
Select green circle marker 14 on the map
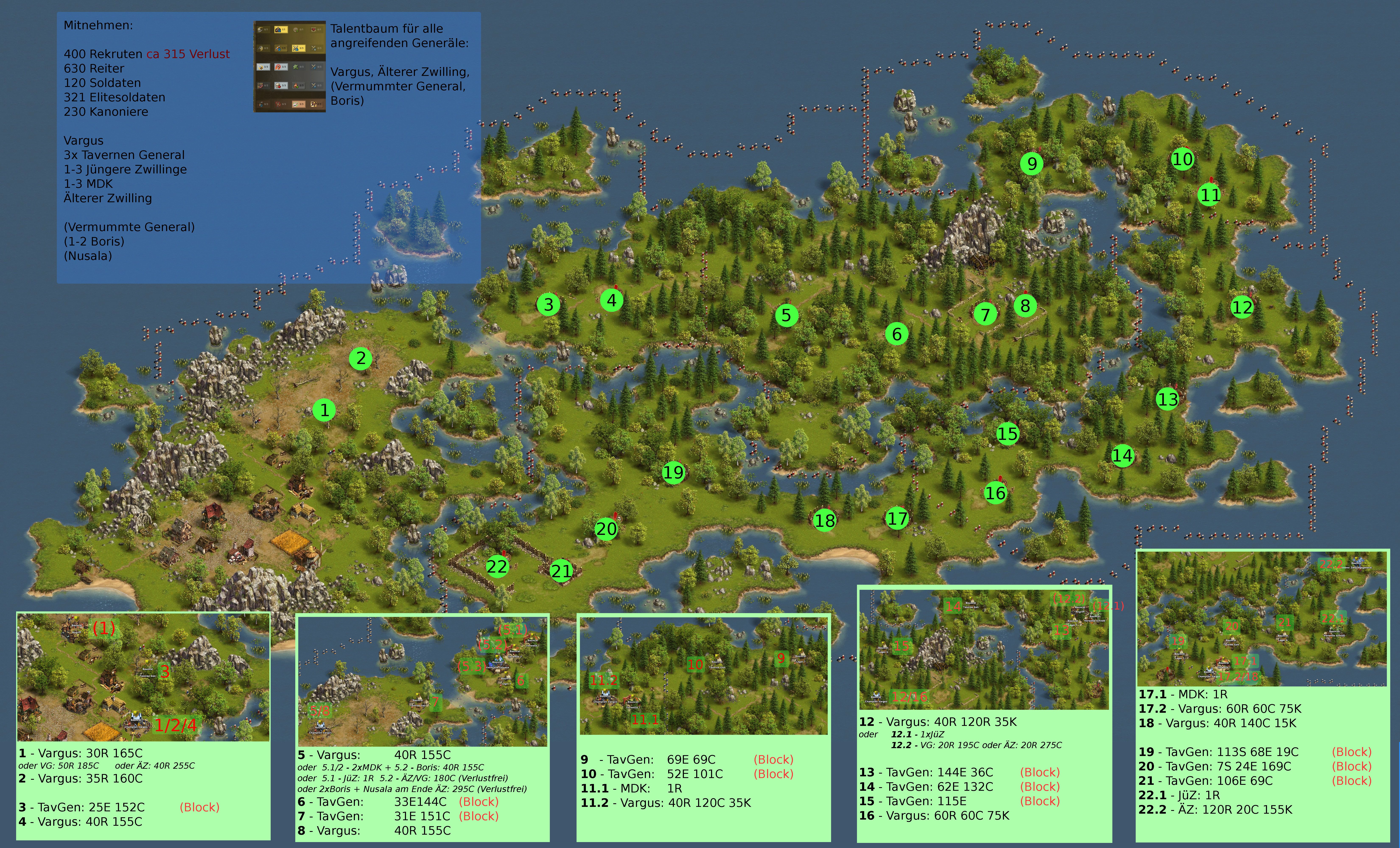click(1122, 456)
